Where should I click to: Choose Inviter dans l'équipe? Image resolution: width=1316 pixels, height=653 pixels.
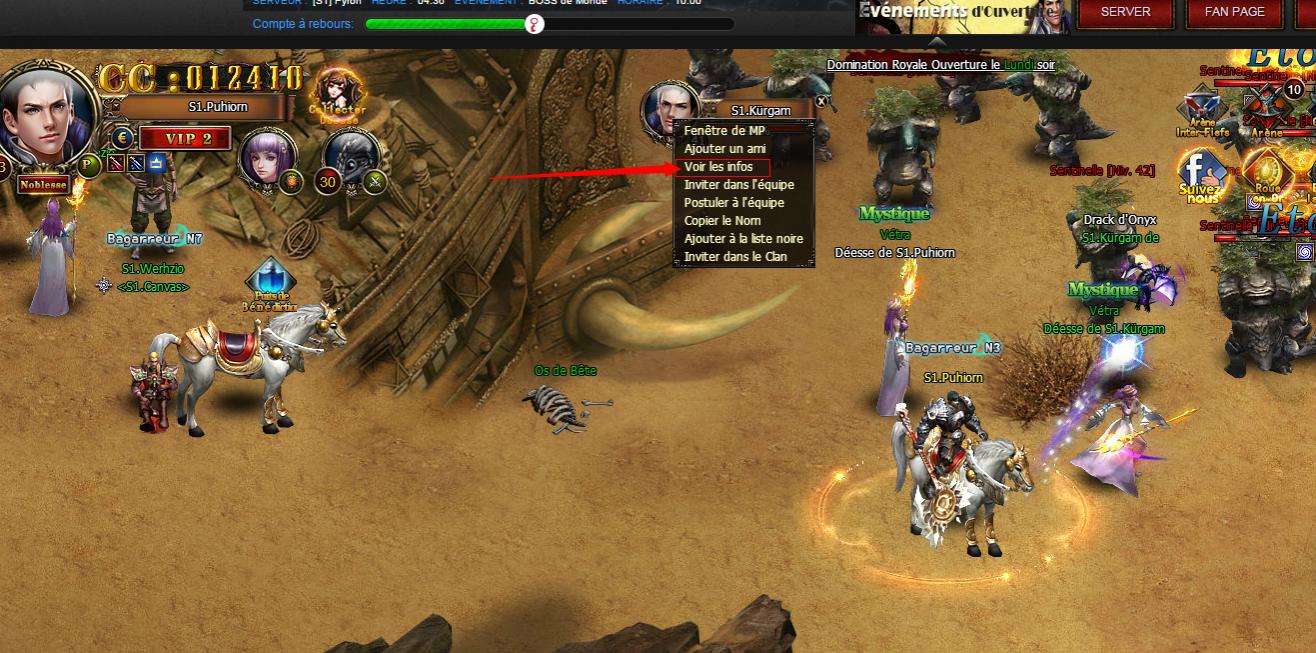739,185
